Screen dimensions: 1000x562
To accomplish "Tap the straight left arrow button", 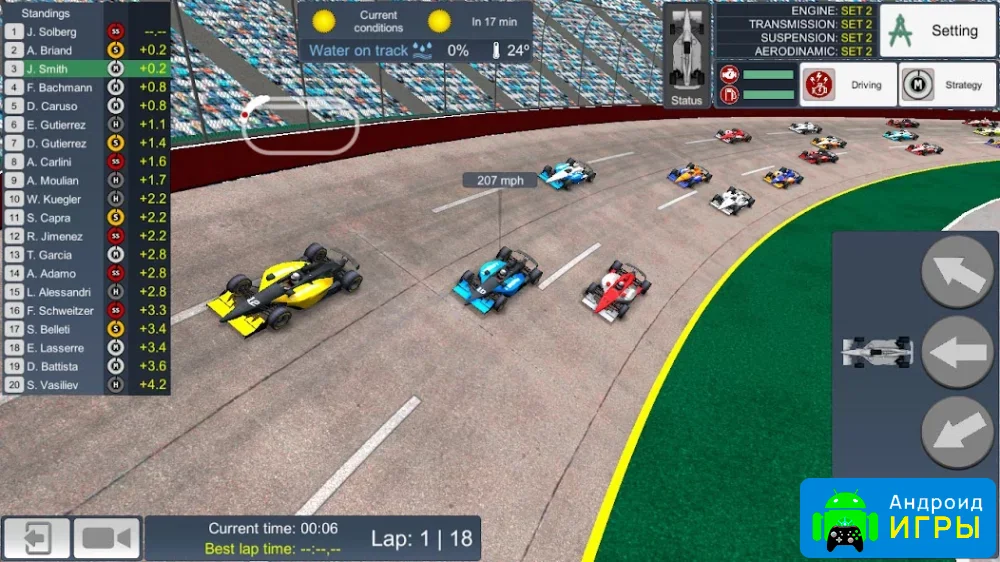I will click(x=956, y=352).
